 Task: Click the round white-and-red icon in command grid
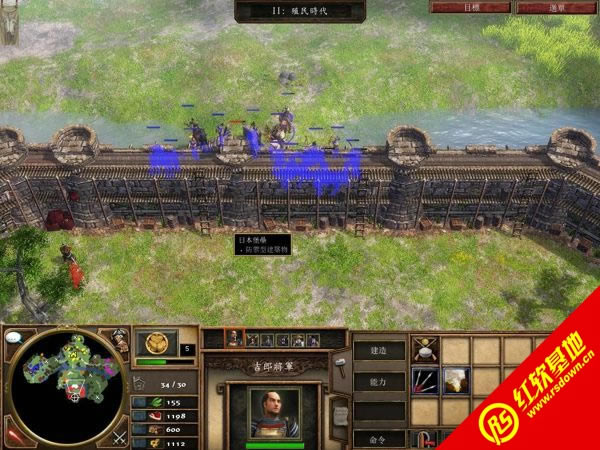tap(425, 349)
